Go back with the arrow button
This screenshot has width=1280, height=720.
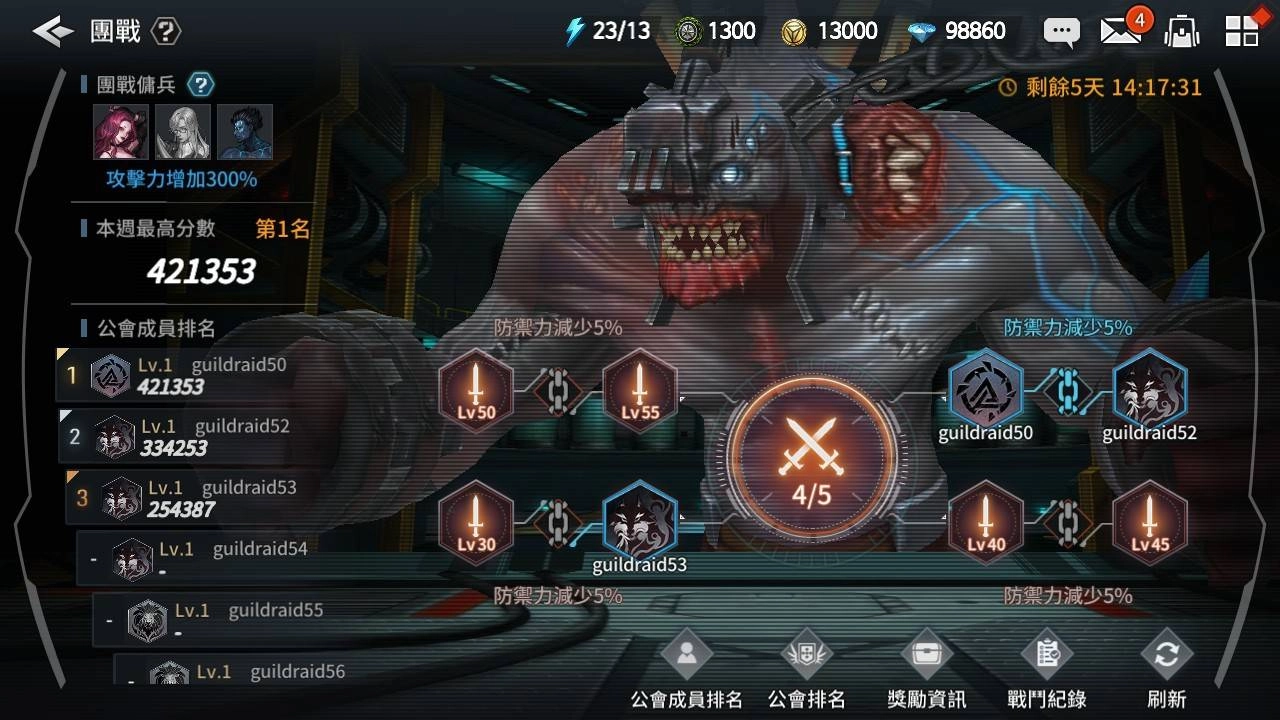point(52,31)
